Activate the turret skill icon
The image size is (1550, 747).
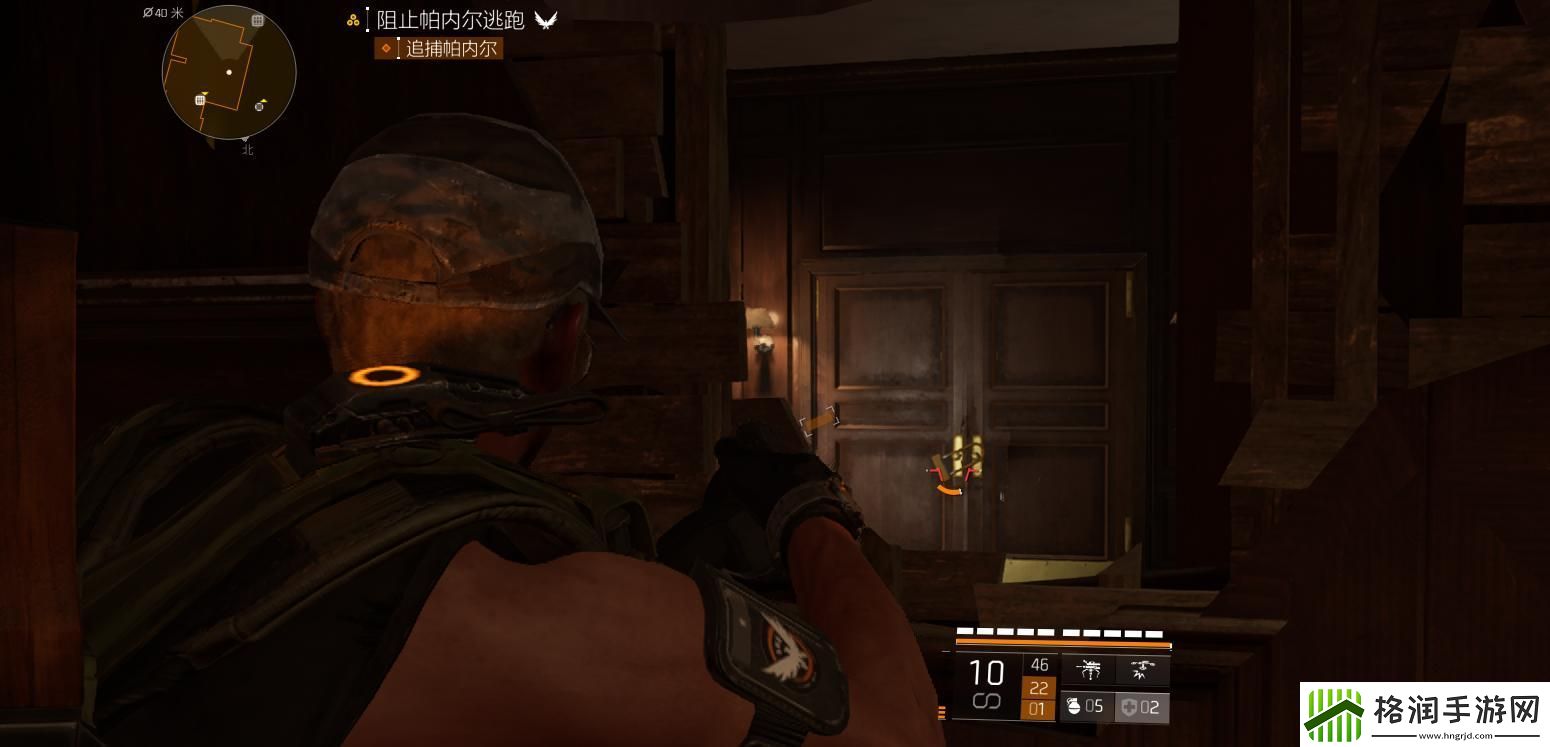pos(1089,669)
